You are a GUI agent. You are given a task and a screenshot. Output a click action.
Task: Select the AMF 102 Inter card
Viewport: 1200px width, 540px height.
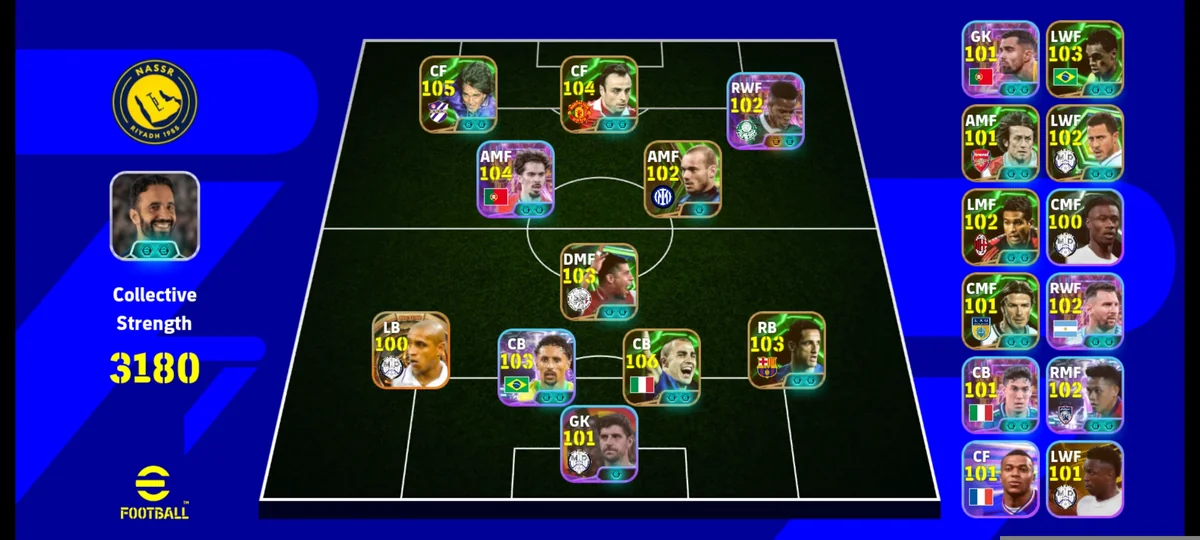tap(682, 178)
